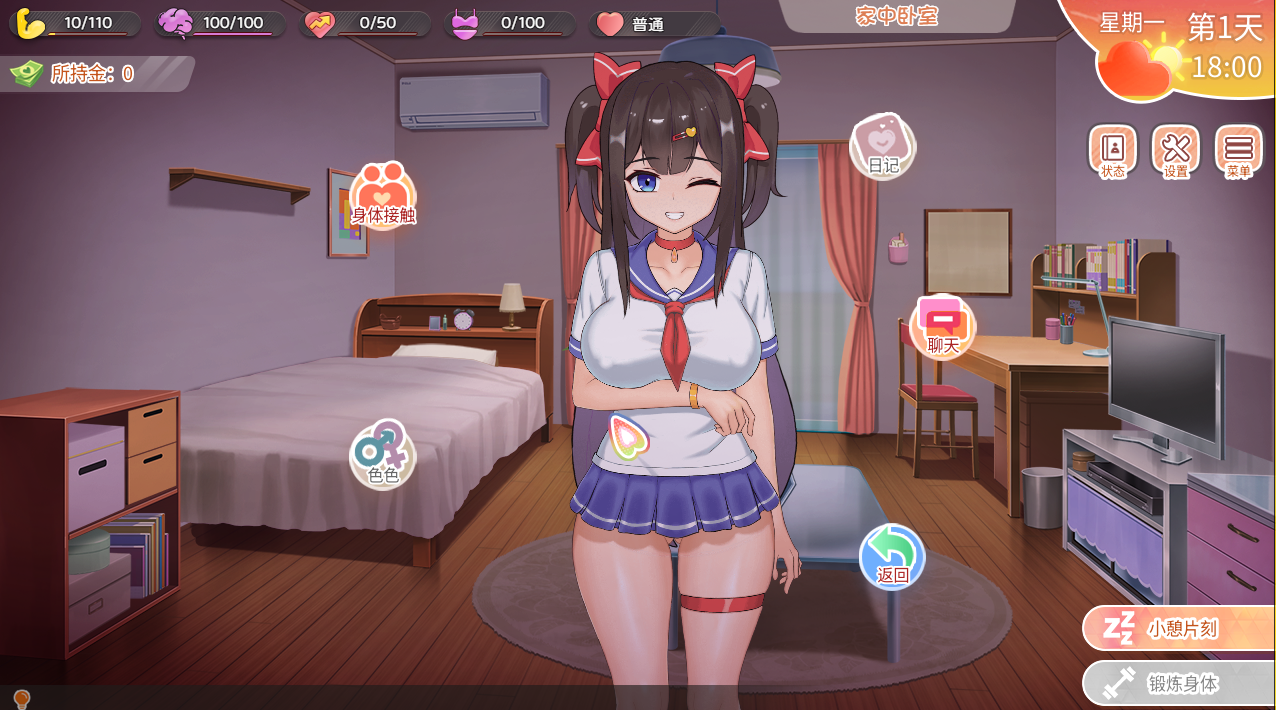Click the lightbulb hint icon
The image size is (1276, 710).
[x=20, y=698]
